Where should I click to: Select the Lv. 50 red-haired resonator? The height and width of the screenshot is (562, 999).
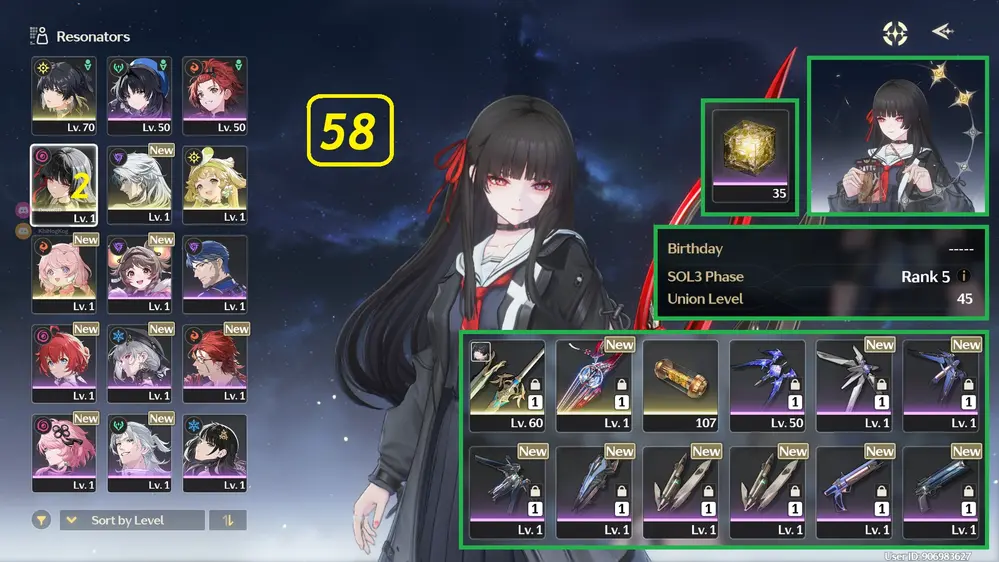215,94
